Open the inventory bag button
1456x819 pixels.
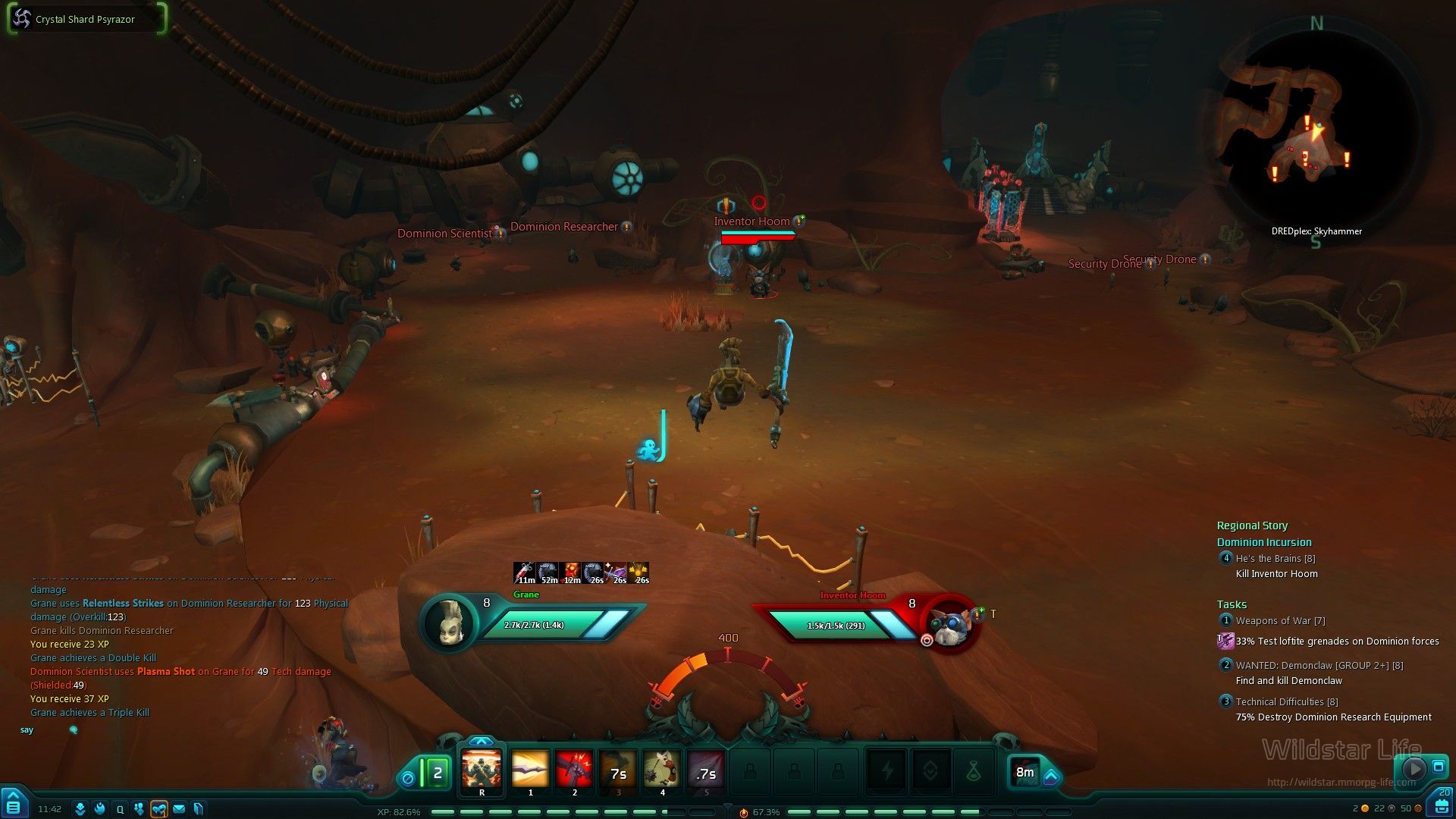point(1442,805)
